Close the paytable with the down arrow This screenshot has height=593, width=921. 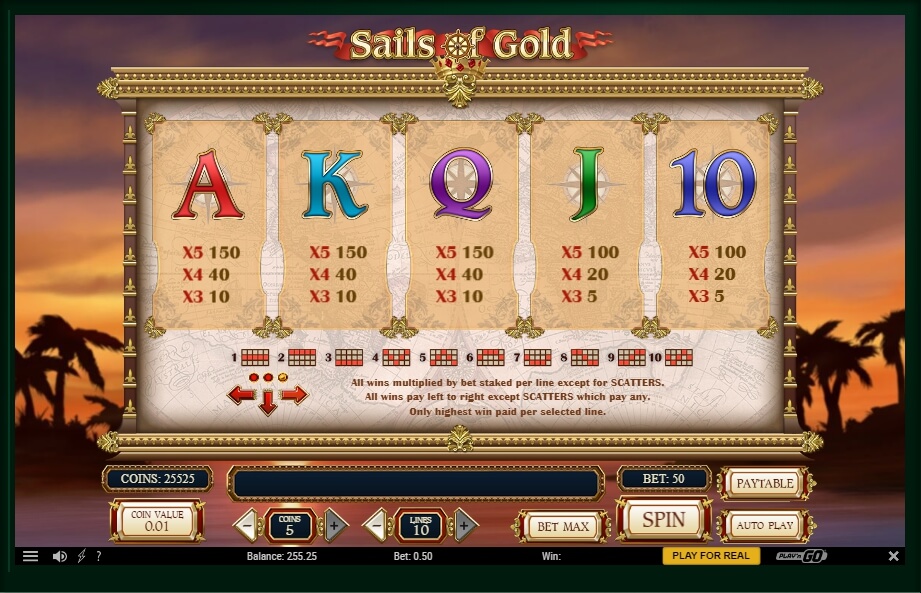click(x=267, y=404)
